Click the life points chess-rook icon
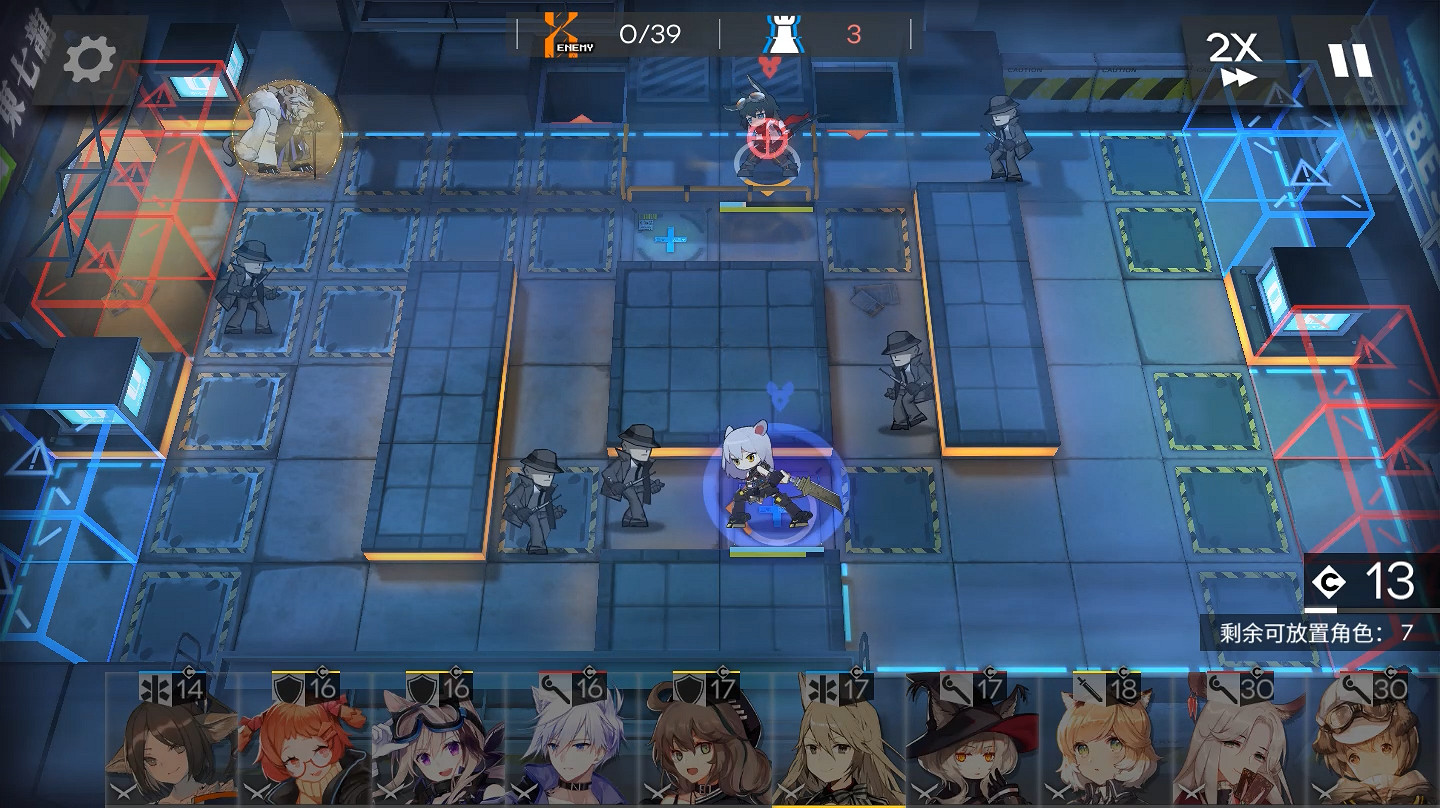The width and height of the screenshot is (1440, 808). (786, 31)
